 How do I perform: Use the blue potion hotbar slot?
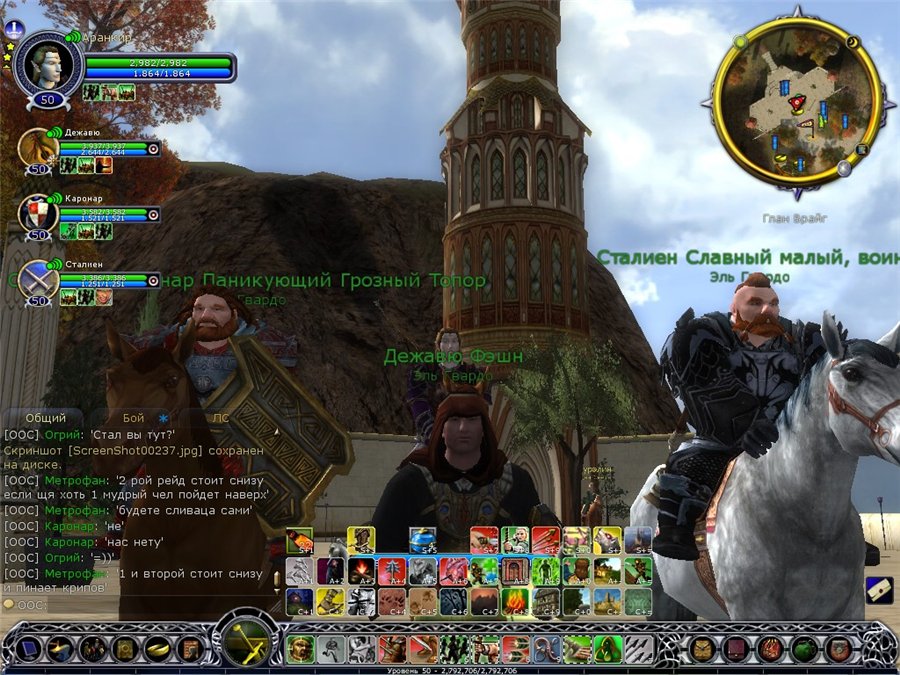coord(423,541)
